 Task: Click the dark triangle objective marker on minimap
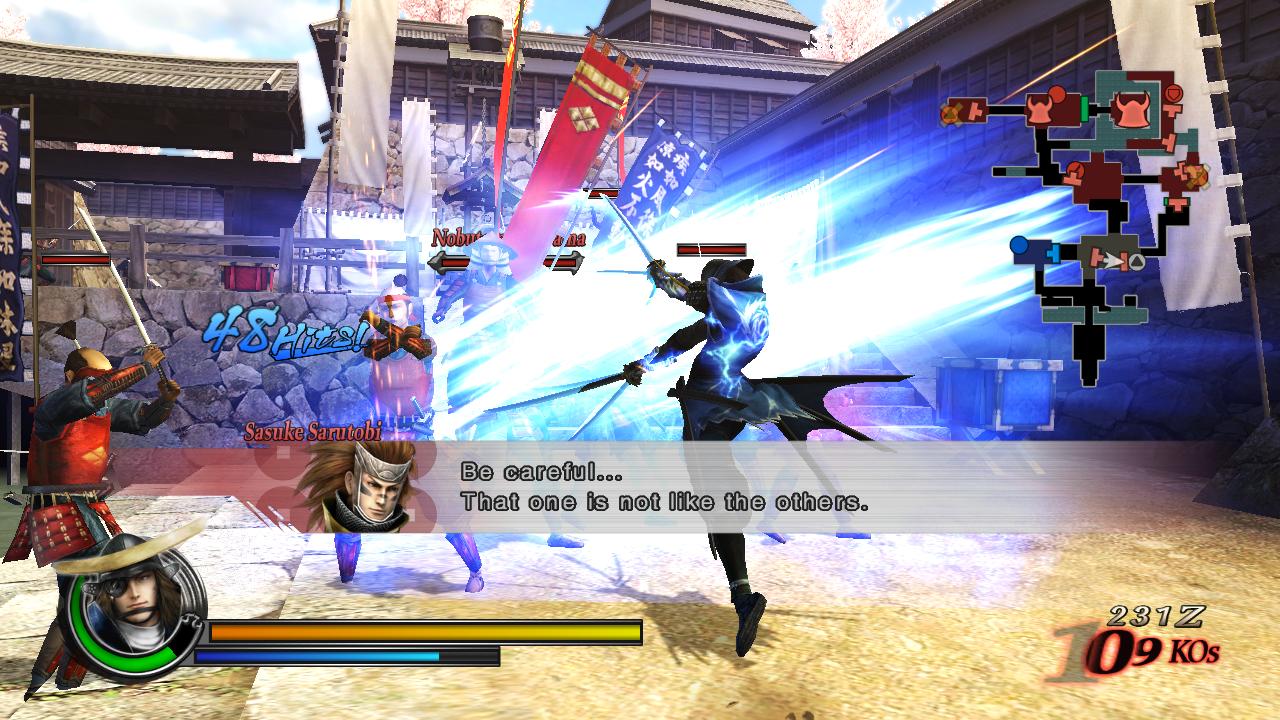pos(1137,262)
